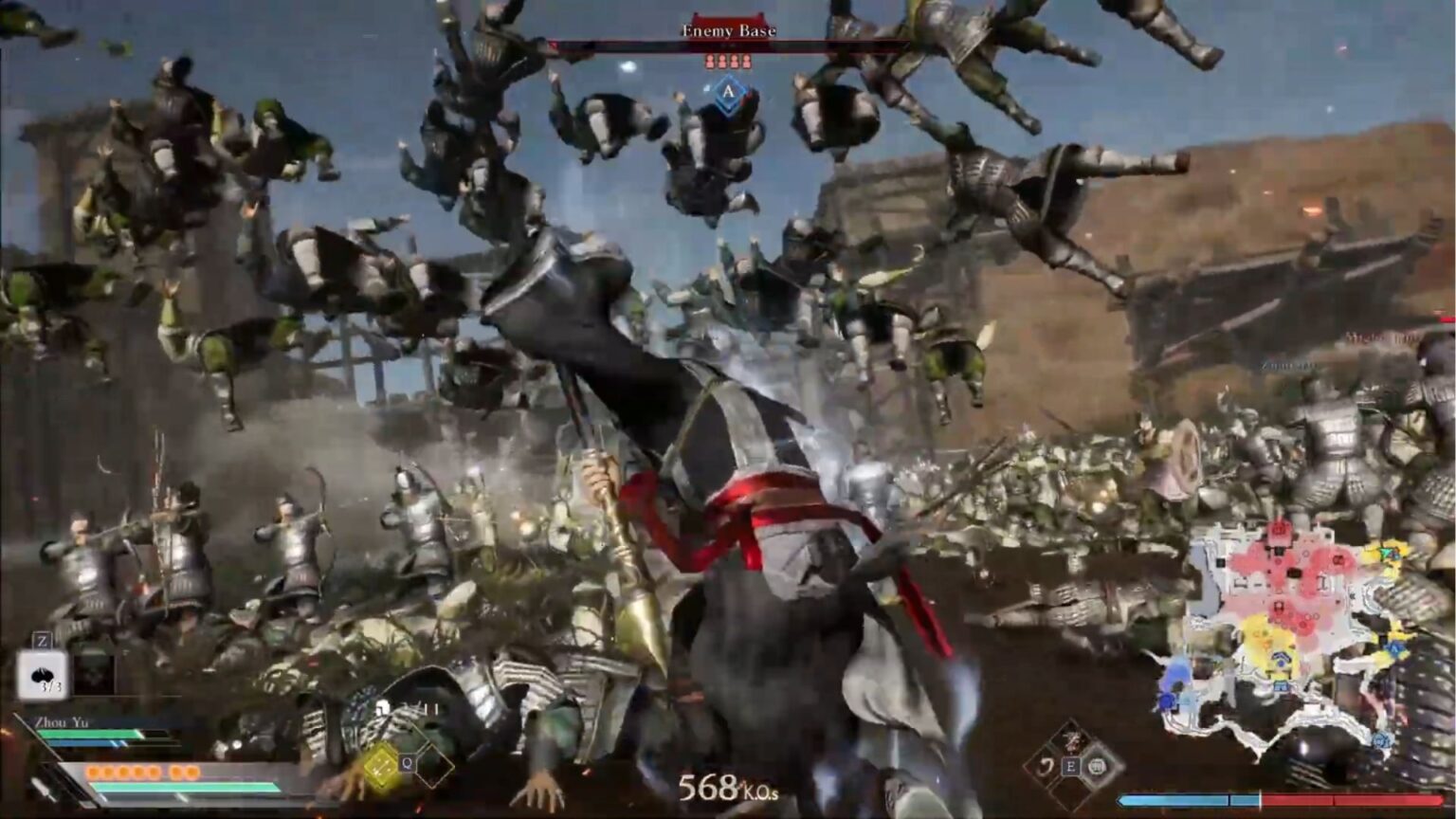Click the Enemy Base title banner
Image resolution: width=1456 pixels, height=819 pixels.
728,29
